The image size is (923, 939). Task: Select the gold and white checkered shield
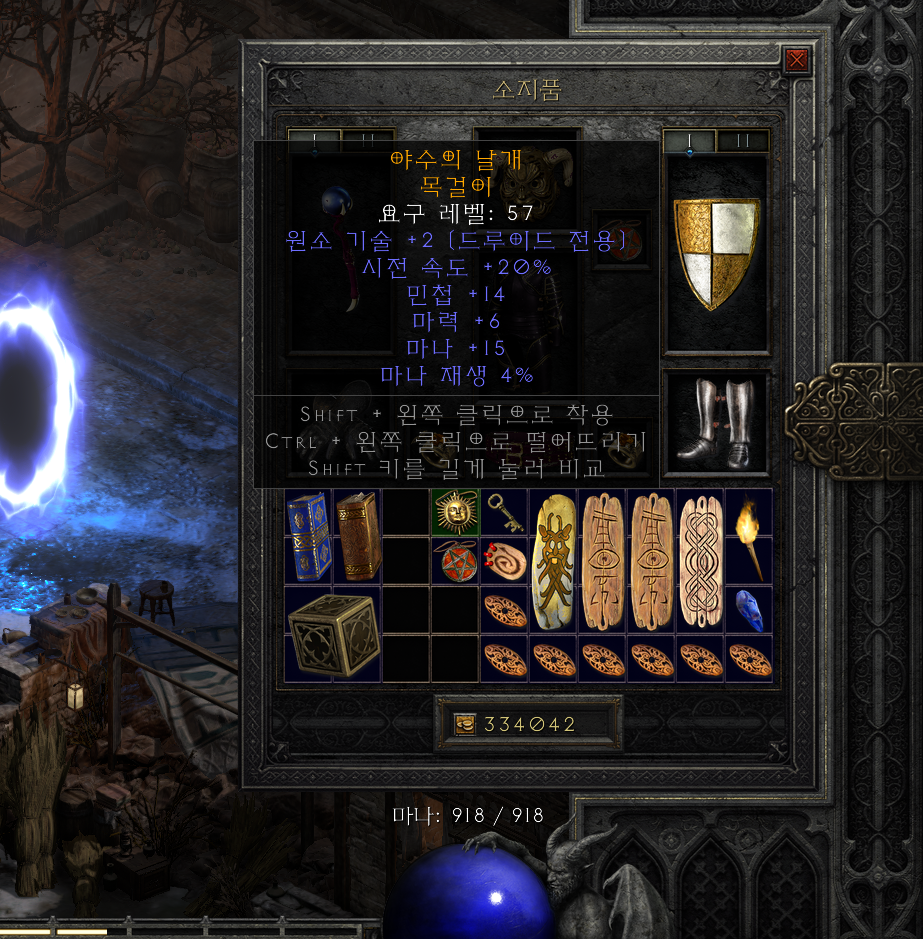(716, 253)
